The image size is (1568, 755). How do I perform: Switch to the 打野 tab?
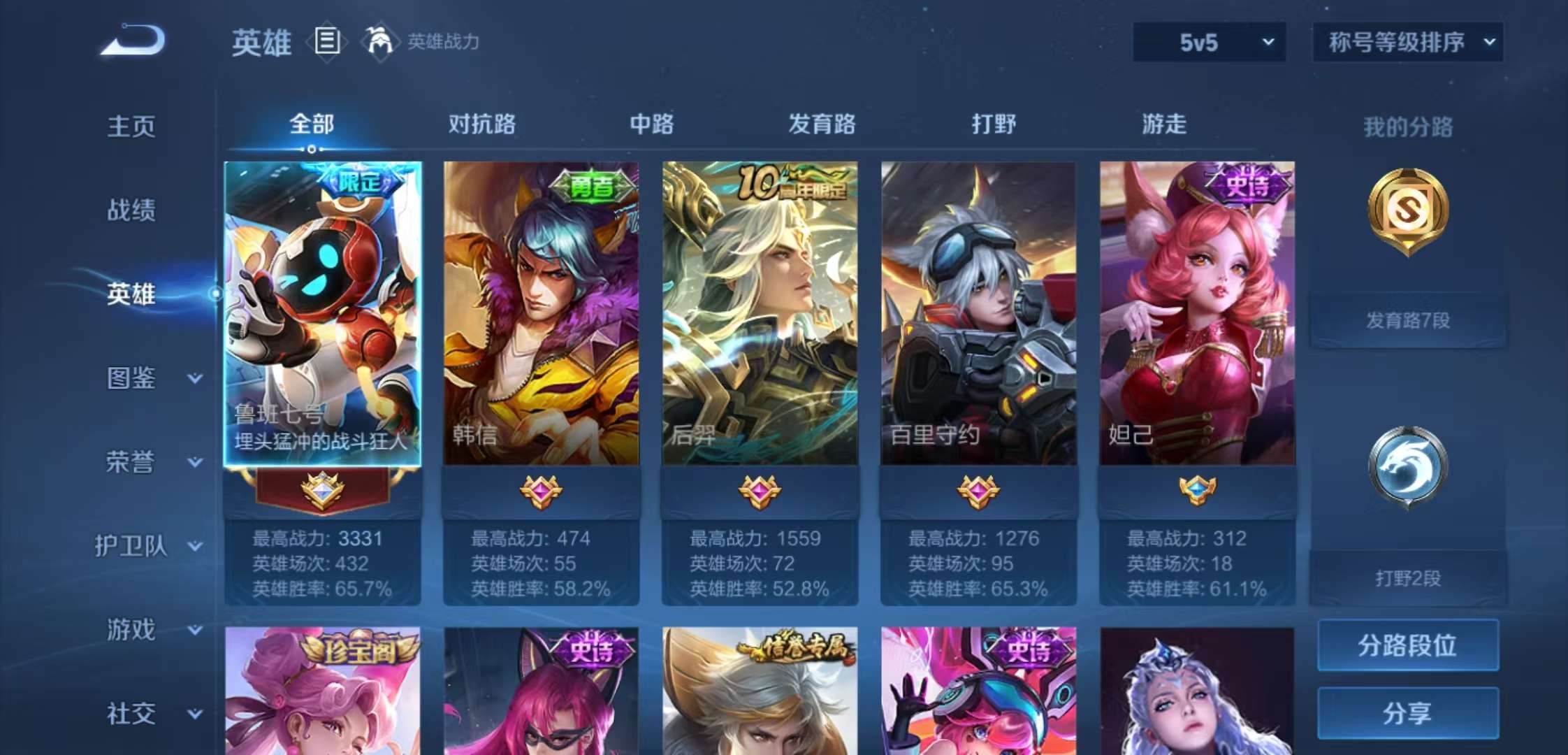(x=993, y=124)
